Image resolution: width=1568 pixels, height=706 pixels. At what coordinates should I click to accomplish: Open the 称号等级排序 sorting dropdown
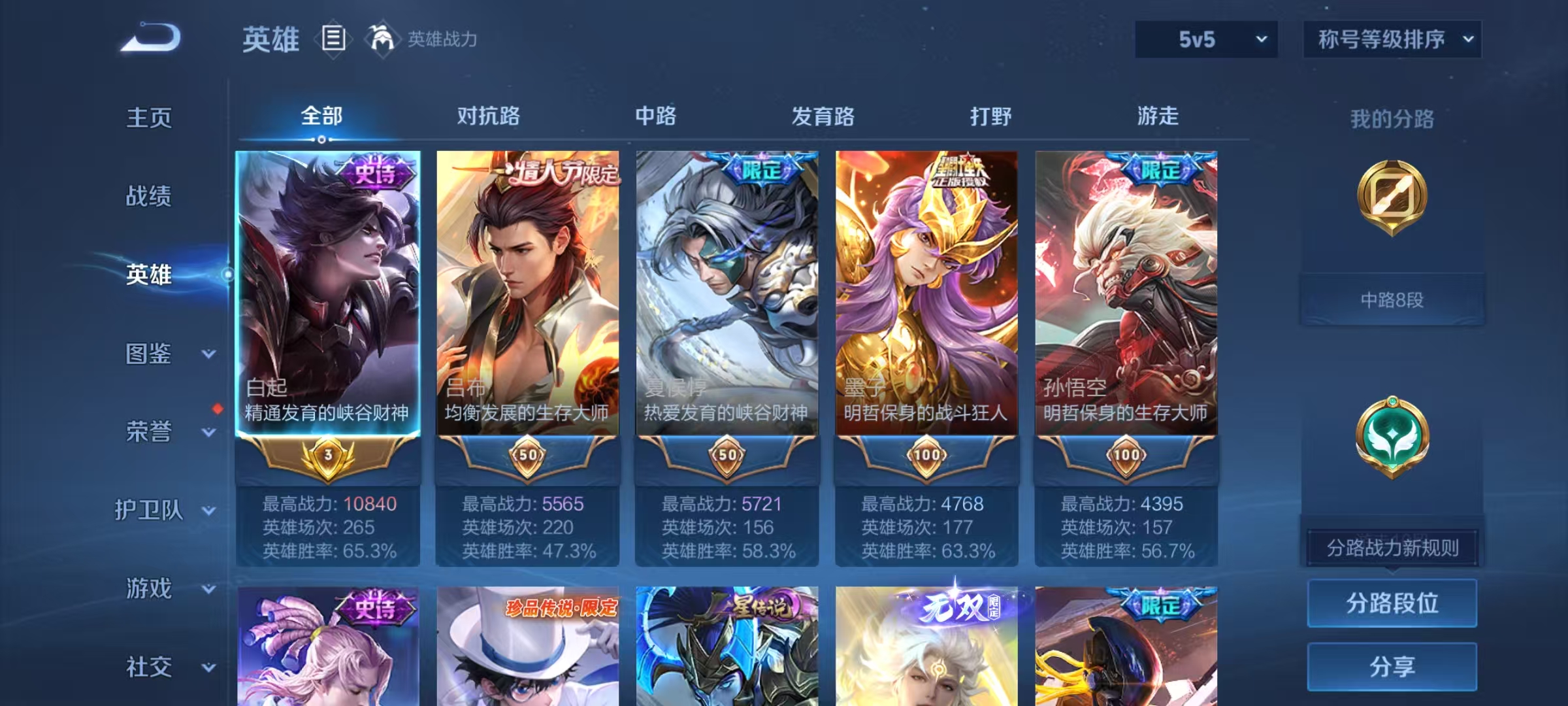pyautogui.click(x=1392, y=39)
